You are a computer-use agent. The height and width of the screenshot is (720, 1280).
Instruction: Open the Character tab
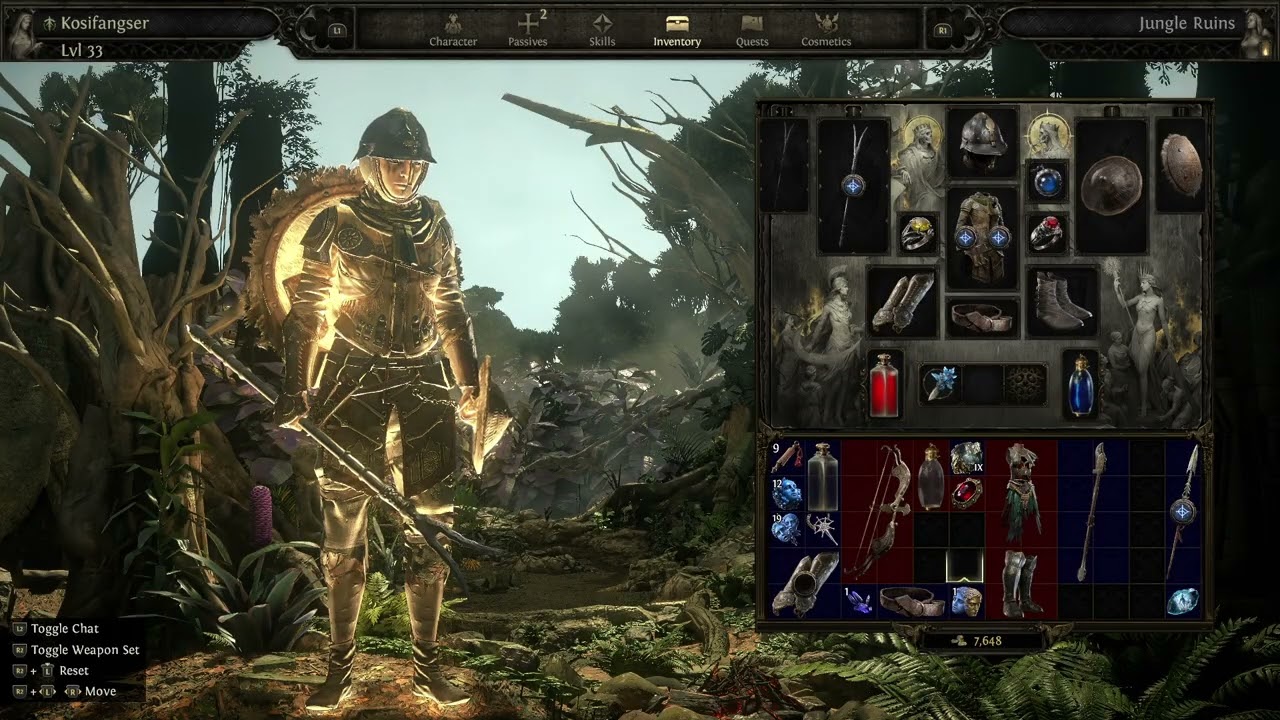(x=453, y=30)
